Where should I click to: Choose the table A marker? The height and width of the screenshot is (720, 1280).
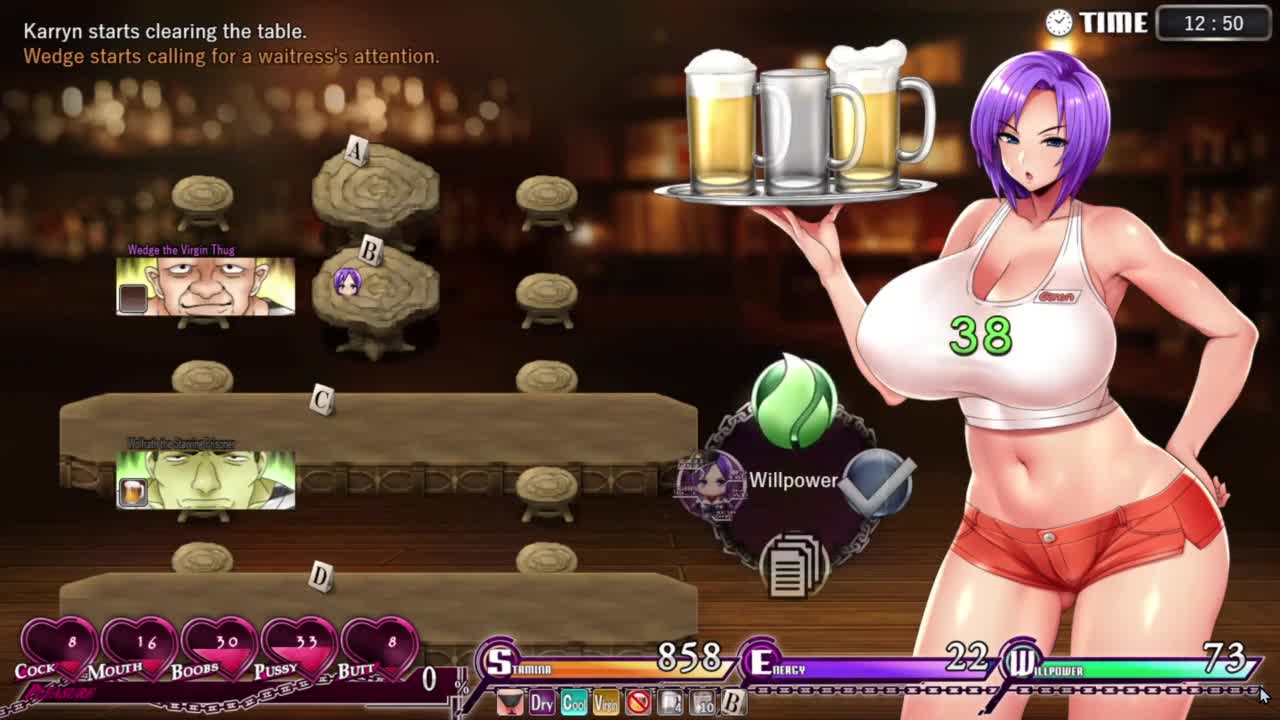356,151
